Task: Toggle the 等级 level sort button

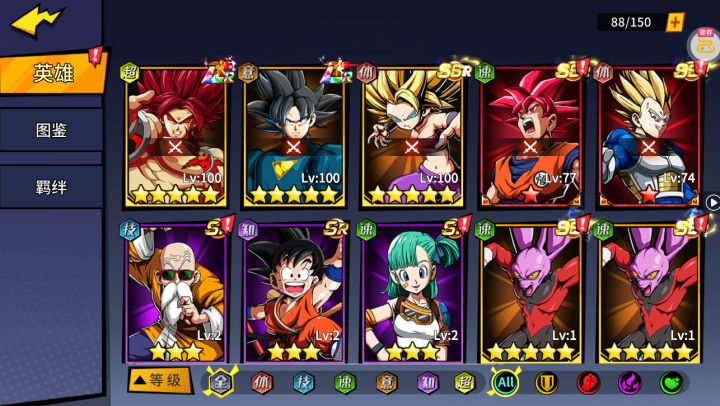Action: coord(158,381)
